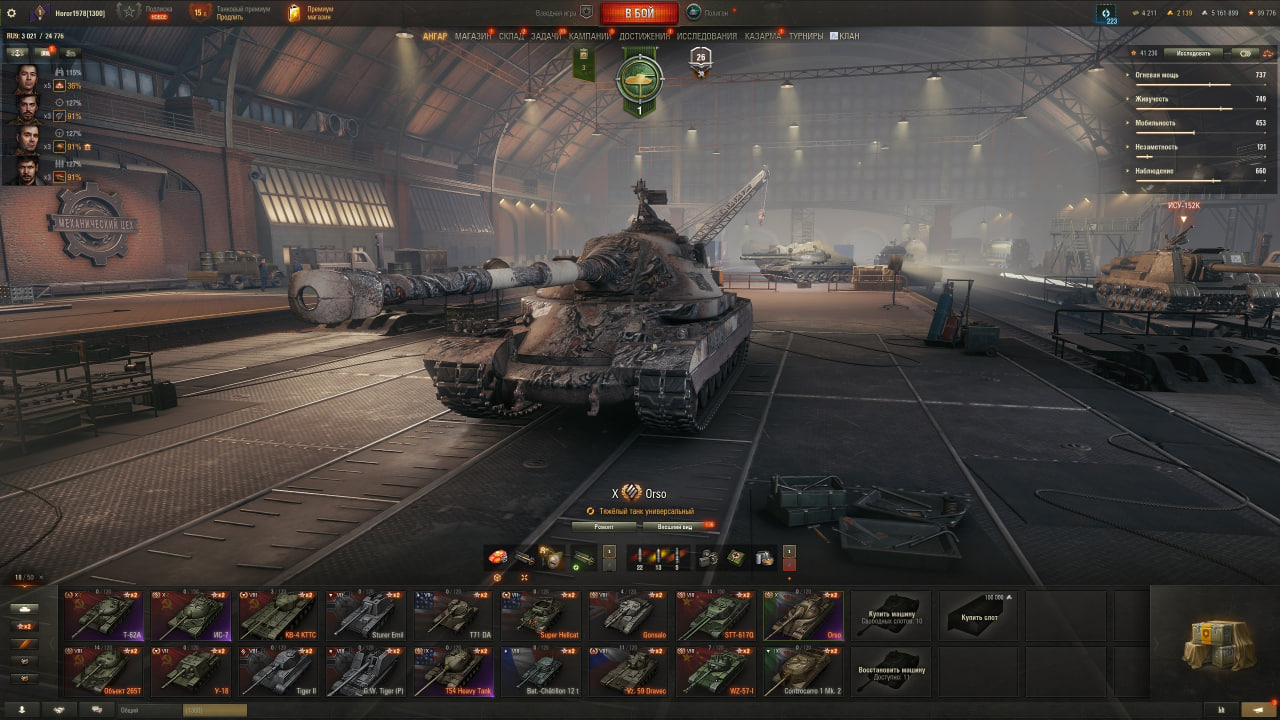Choose the Super Hellcat tank

541,615
